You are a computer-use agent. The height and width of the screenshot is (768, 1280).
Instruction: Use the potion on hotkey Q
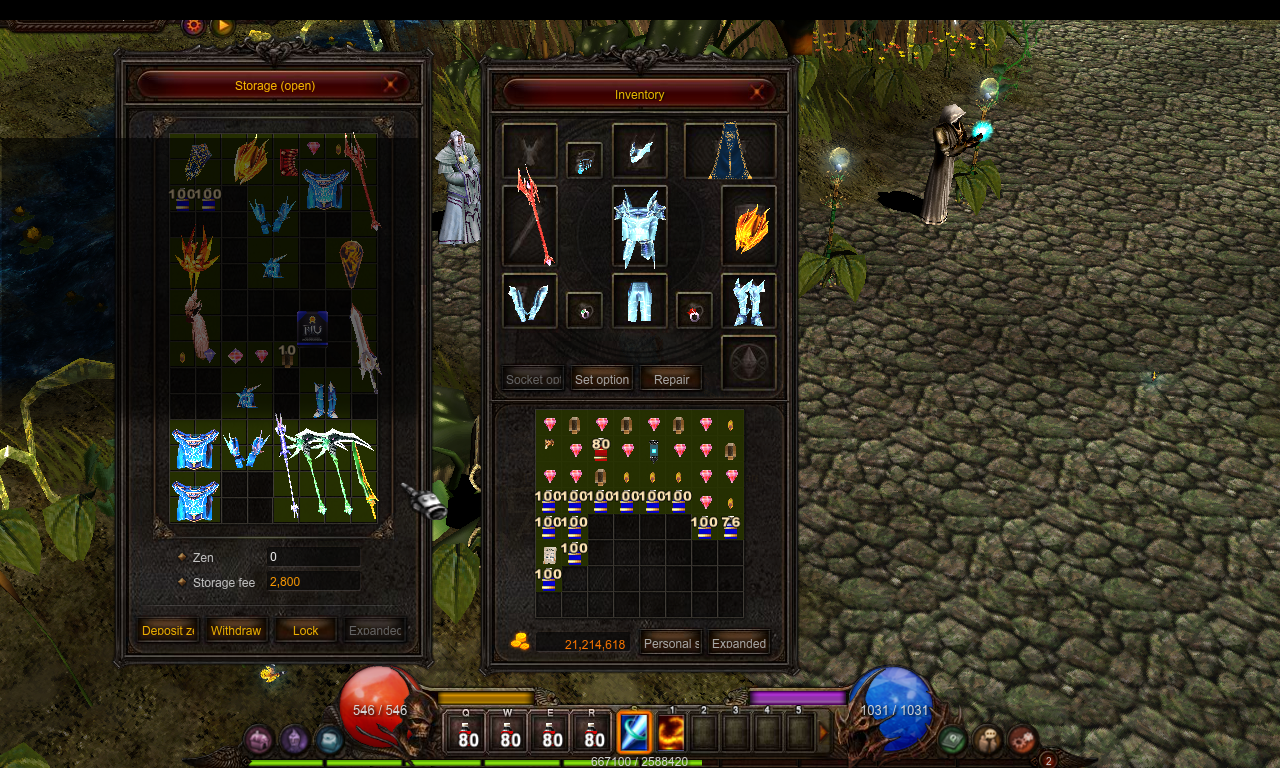(x=468, y=733)
